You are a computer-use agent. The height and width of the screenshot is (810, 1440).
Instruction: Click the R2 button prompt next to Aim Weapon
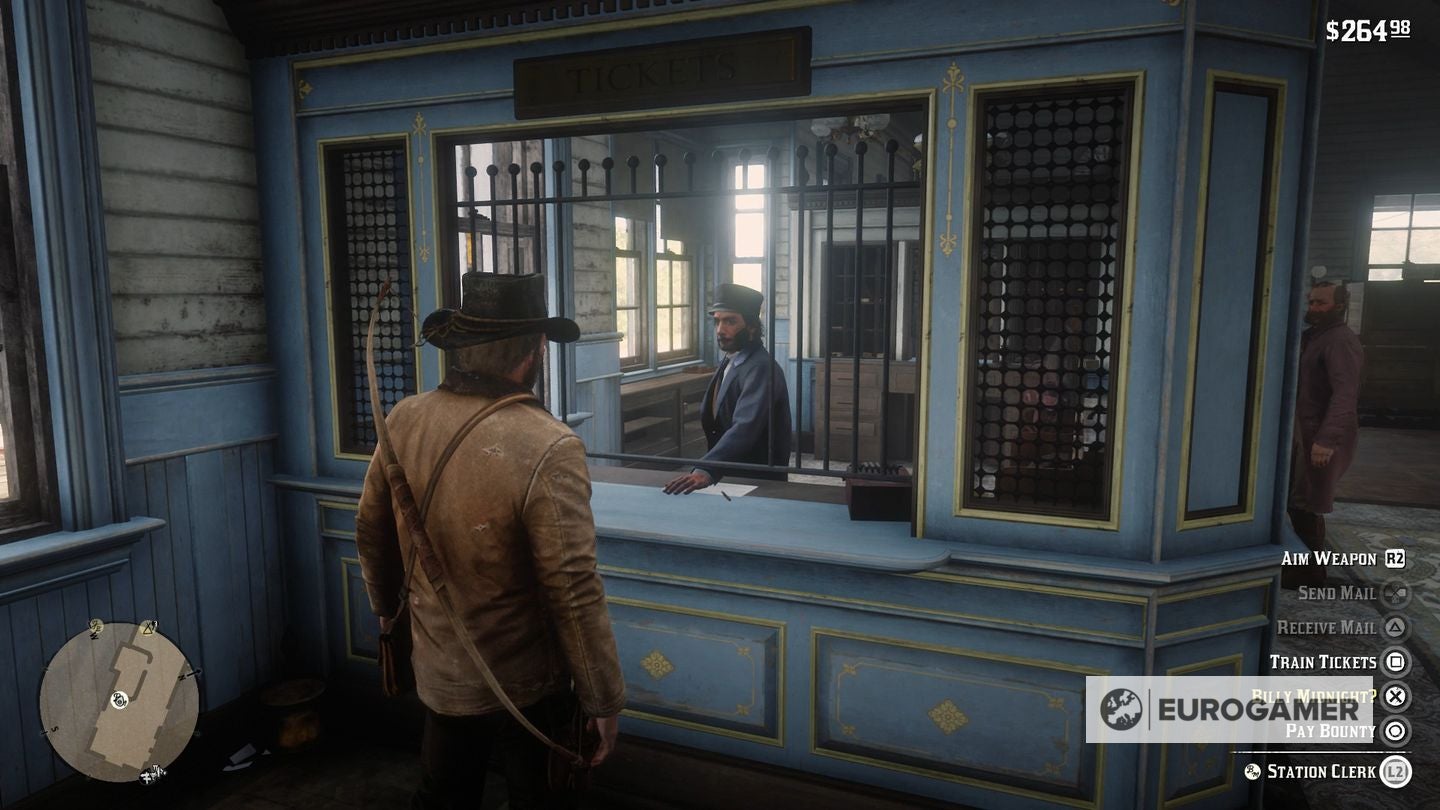coord(1398,560)
